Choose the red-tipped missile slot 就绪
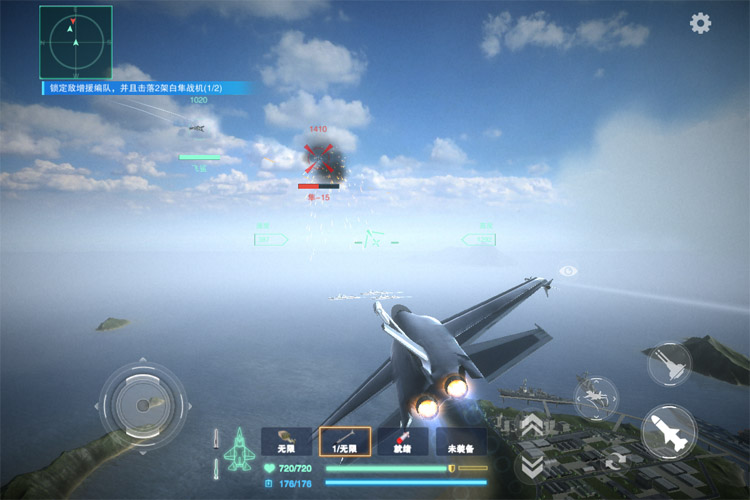The image size is (750, 500). 403,441
